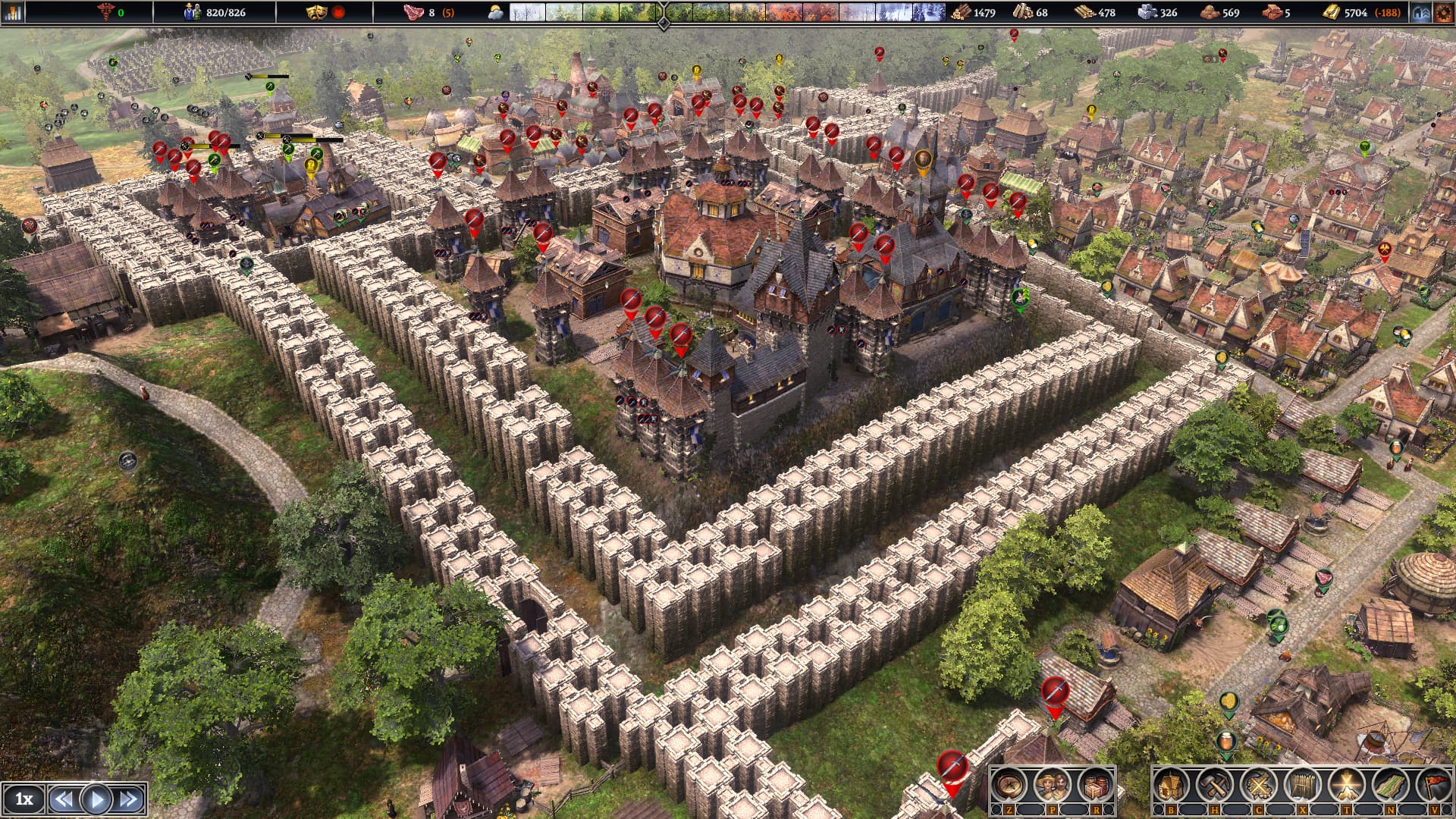Open the field and road tile tool
Viewport: 1456px width, 819px height.
(1390, 786)
